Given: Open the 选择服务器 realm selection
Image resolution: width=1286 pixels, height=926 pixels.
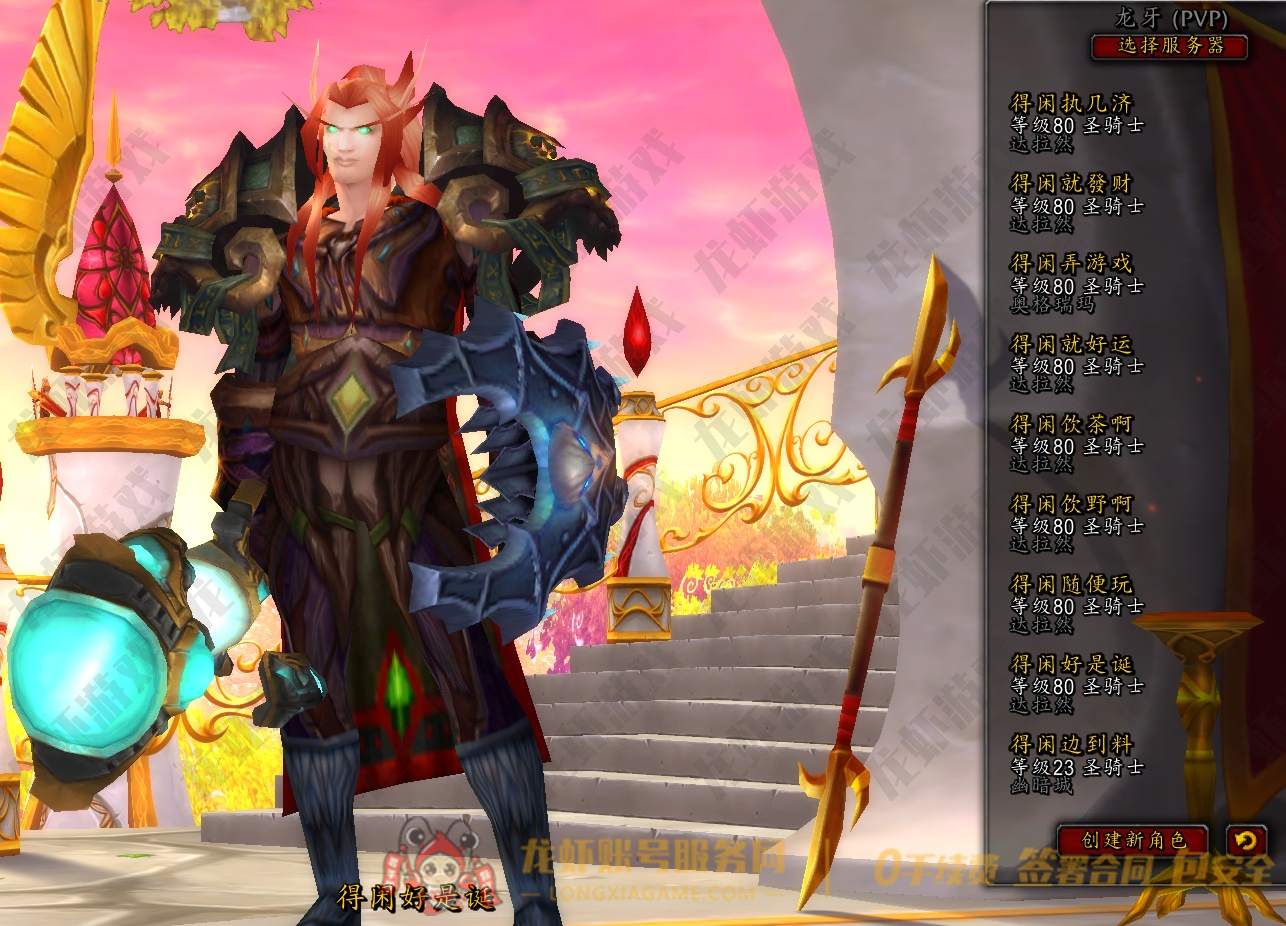Looking at the screenshot, I should coord(1169,46).
